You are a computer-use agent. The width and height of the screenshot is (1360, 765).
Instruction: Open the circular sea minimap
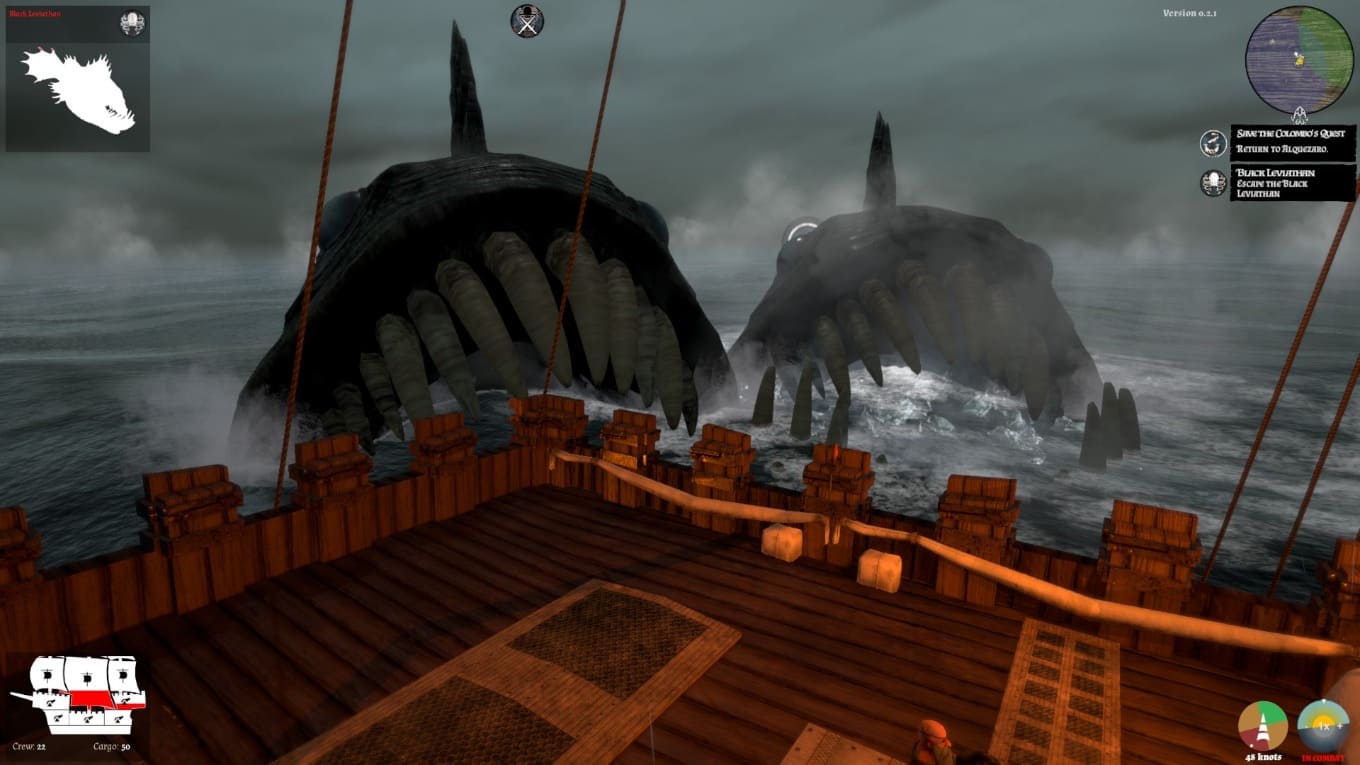click(x=1298, y=60)
